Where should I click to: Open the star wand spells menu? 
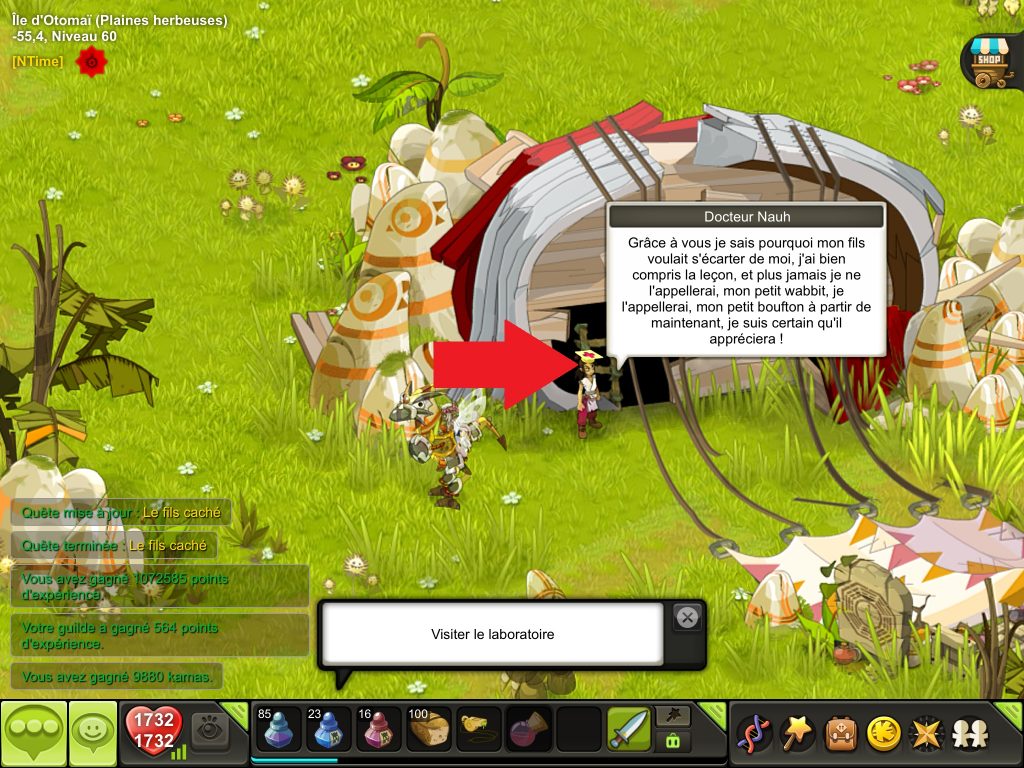[x=796, y=734]
